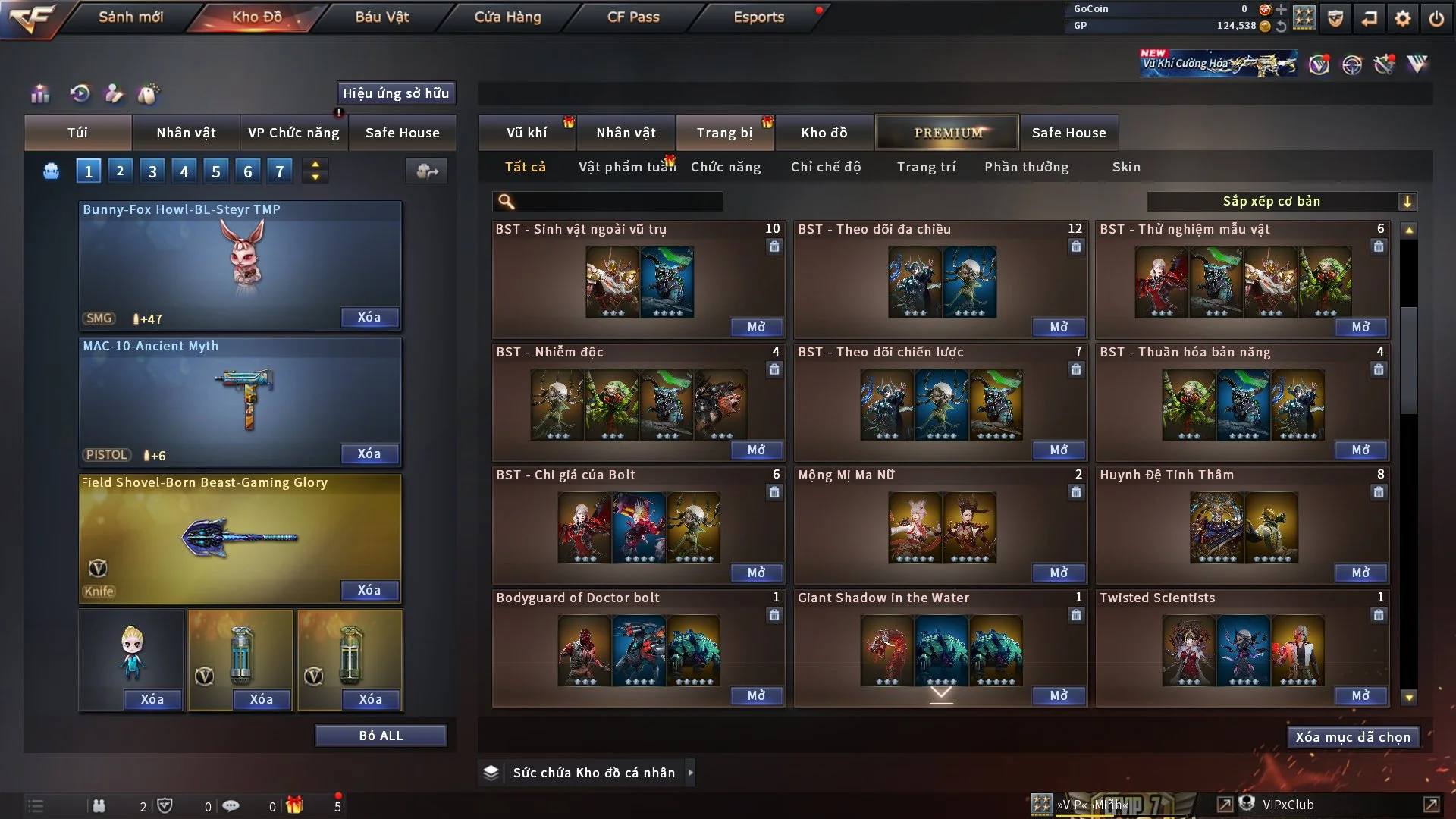This screenshot has height=819, width=1456.
Task: Open the Hiệu ứng sở hữu panel
Action: tap(396, 93)
